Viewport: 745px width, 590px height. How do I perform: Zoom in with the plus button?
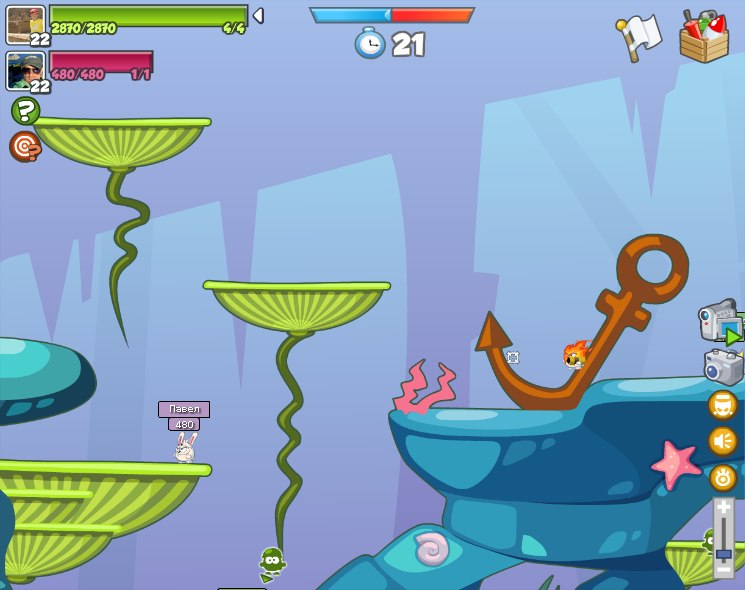723,508
